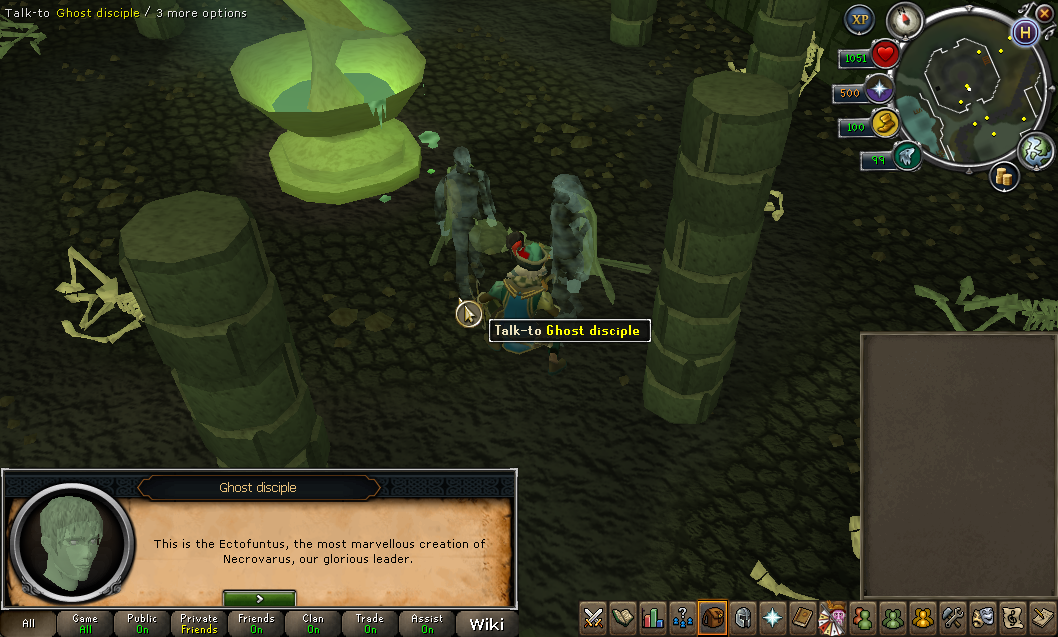Image resolution: width=1058 pixels, height=637 pixels.
Task: Click the compass to face north
Action: 904,20
